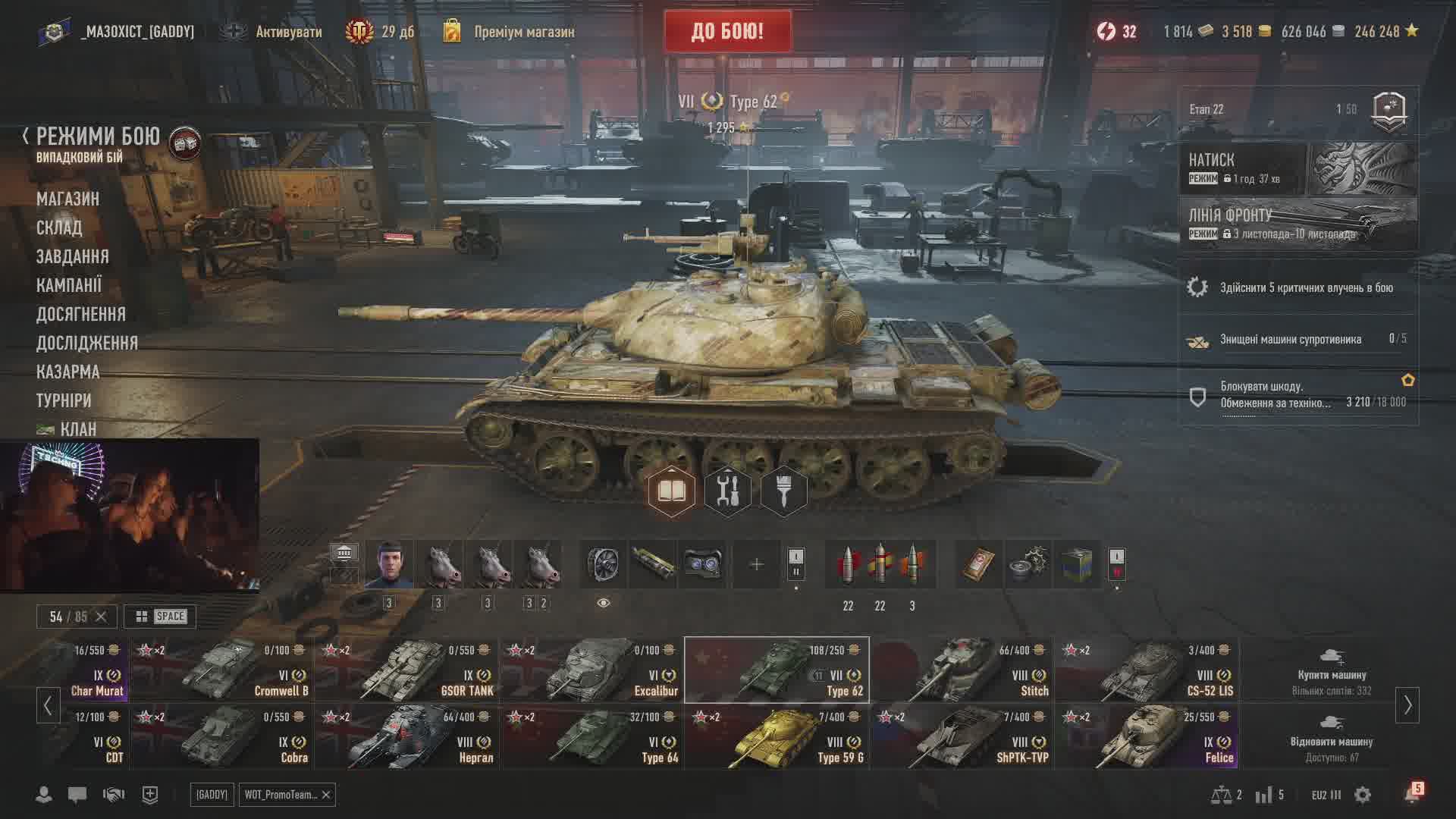The image size is (1456, 819).
Task: Open exterior customization paintbrush icon
Action: click(x=783, y=491)
